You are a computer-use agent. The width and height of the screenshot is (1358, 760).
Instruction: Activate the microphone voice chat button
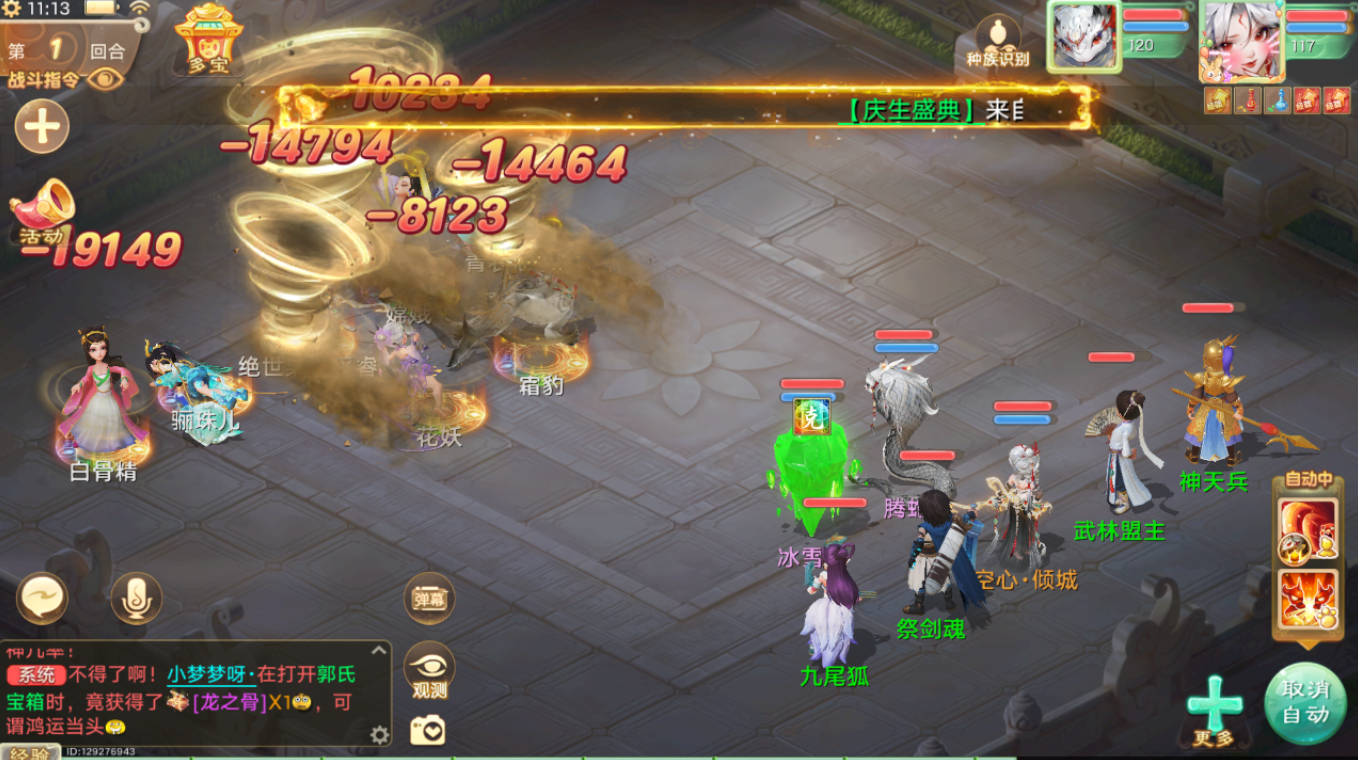tap(136, 598)
